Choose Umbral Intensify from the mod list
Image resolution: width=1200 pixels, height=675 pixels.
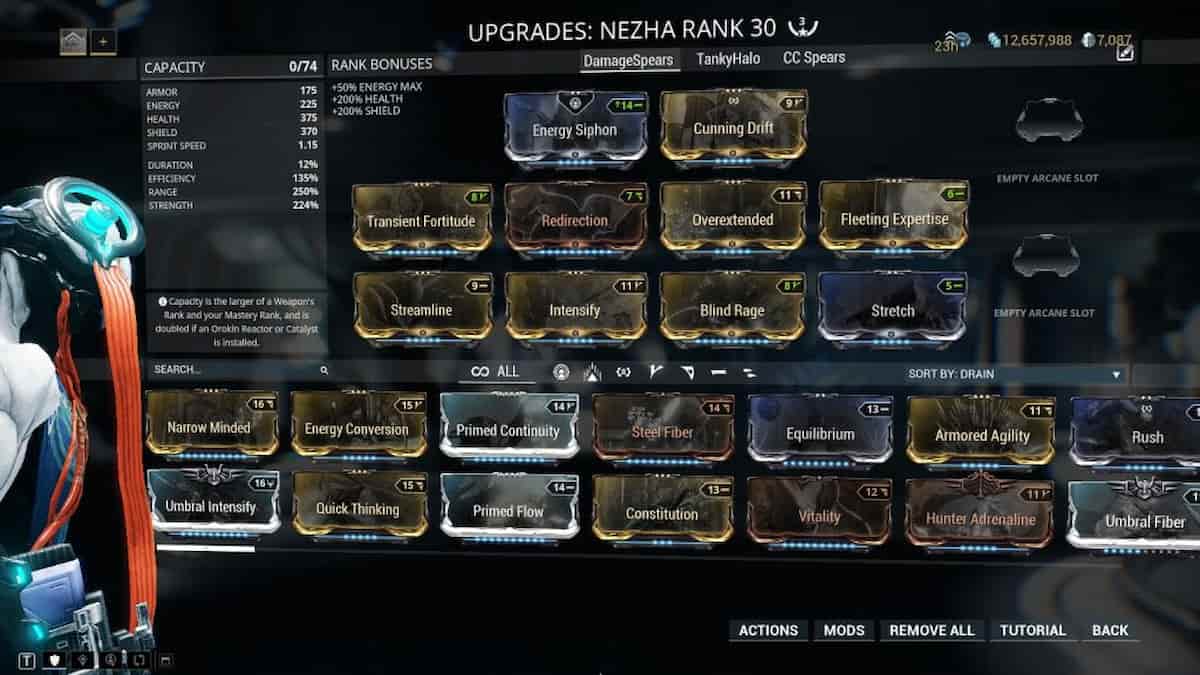pos(212,507)
